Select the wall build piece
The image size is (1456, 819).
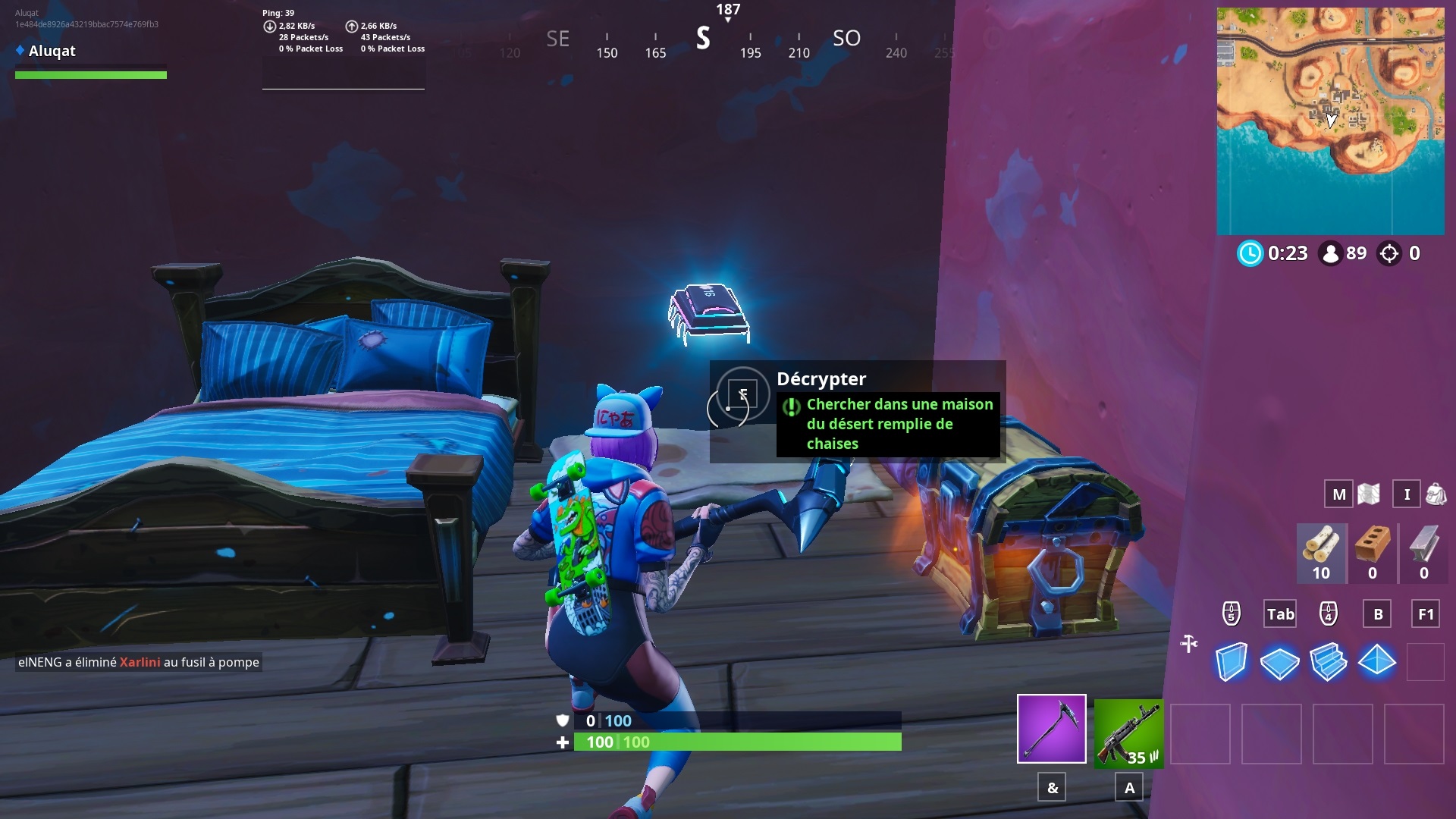[x=1232, y=662]
